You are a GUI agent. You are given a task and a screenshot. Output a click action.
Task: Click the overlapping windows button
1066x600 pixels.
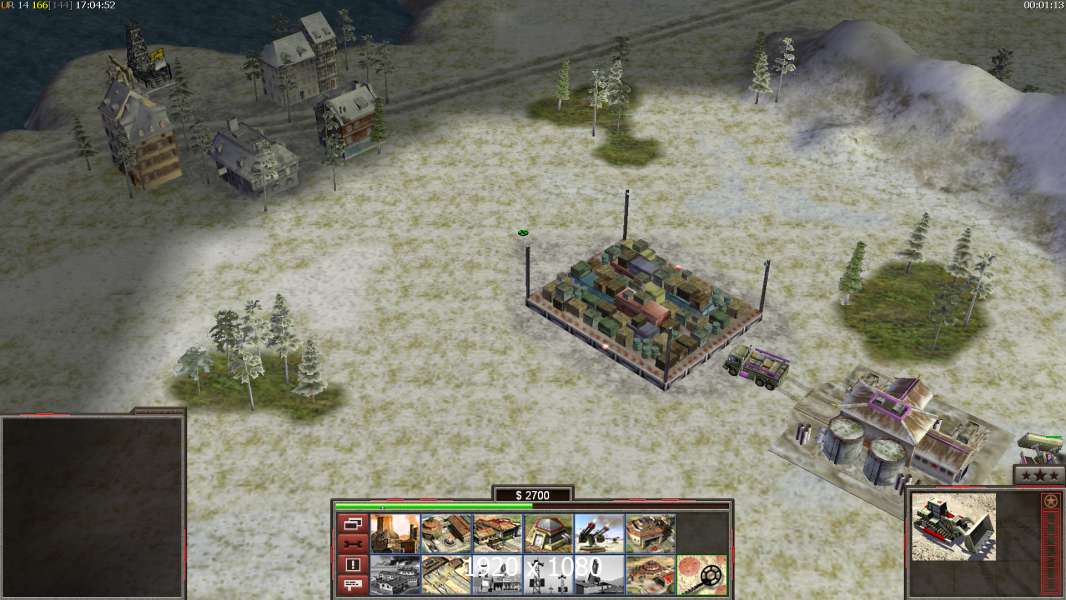coord(352,523)
